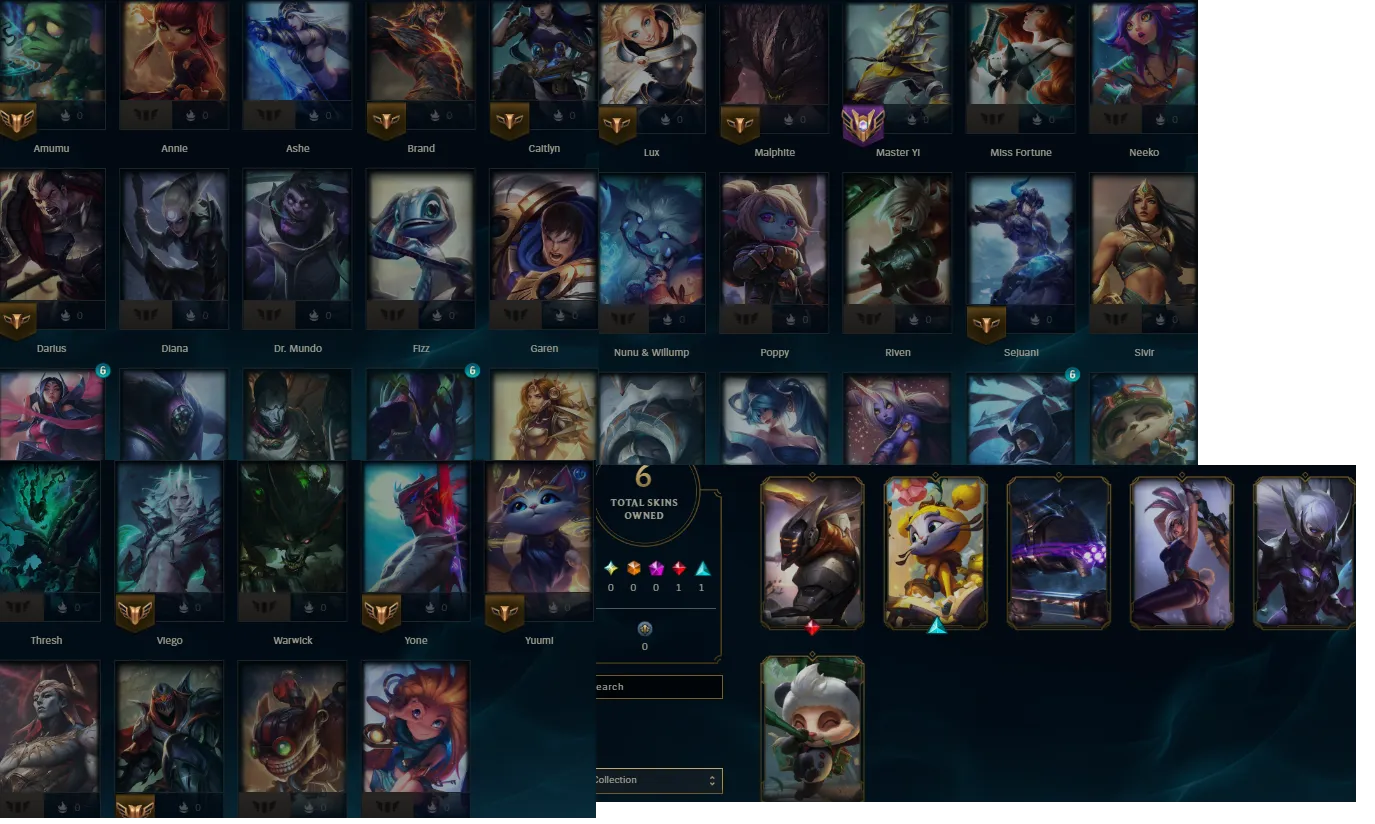This screenshot has width=1375, height=824.
Task: Click the chroma counter icon below the gems
Action: (x=645, y=629)
